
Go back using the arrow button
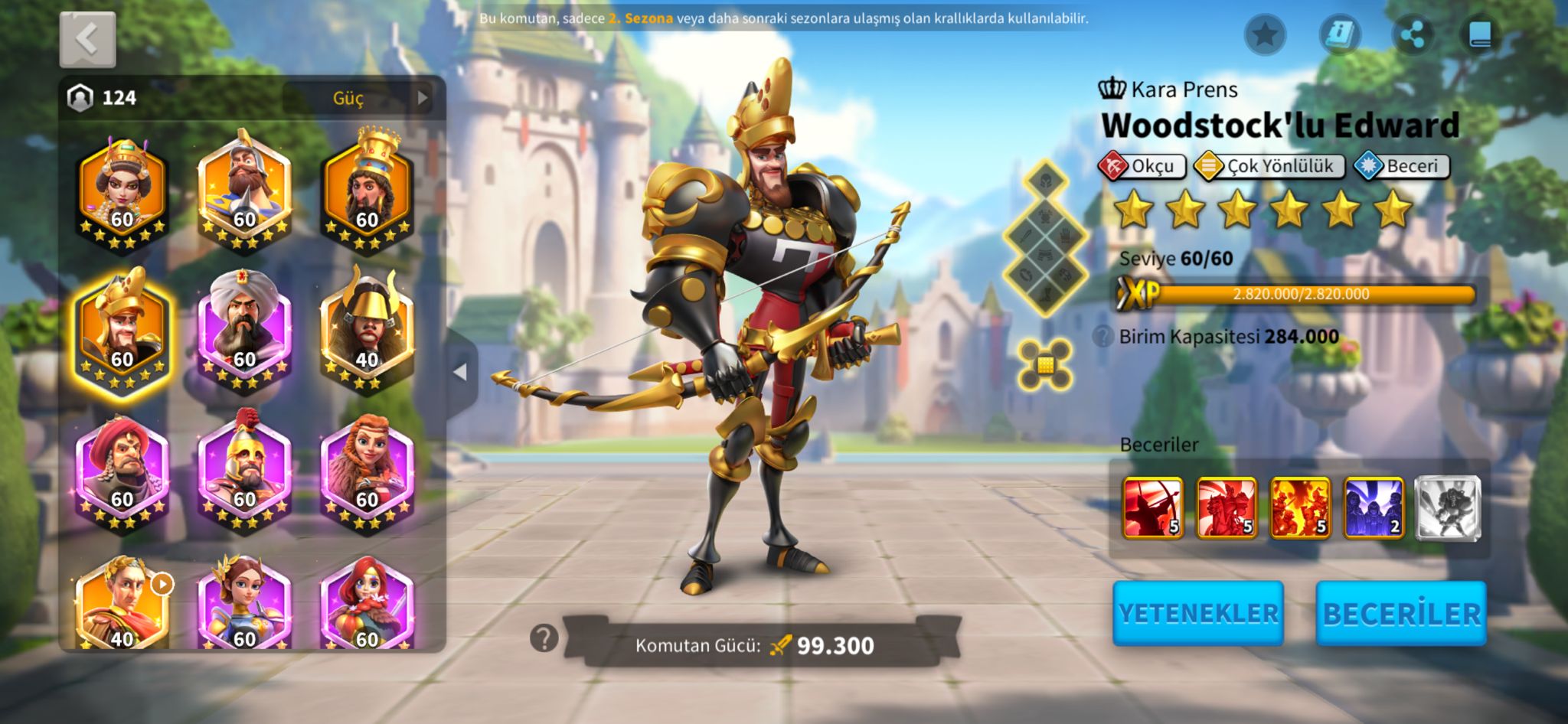pos(87,39)
